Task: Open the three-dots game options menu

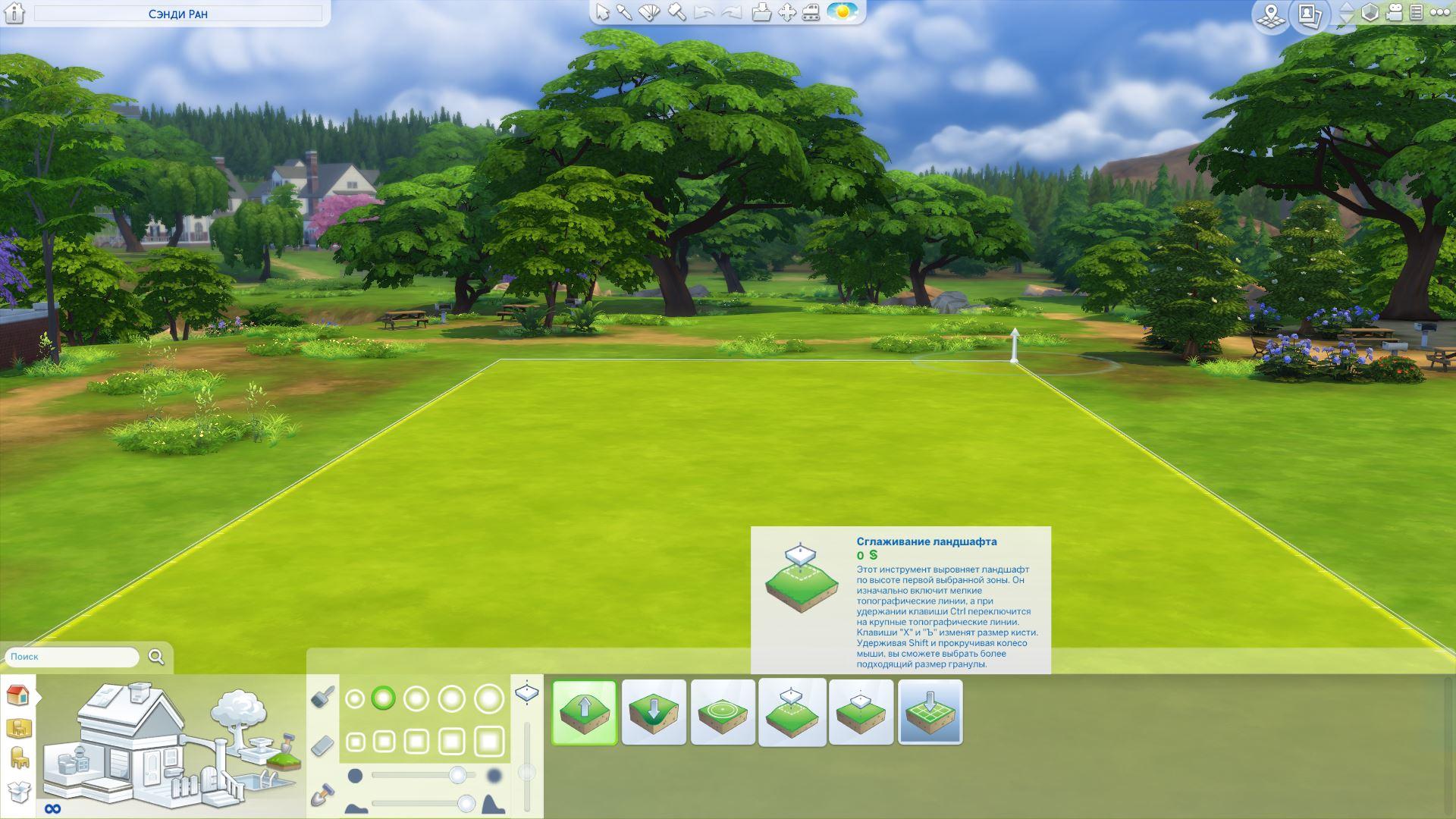Action: click(x=1439, y=13)
